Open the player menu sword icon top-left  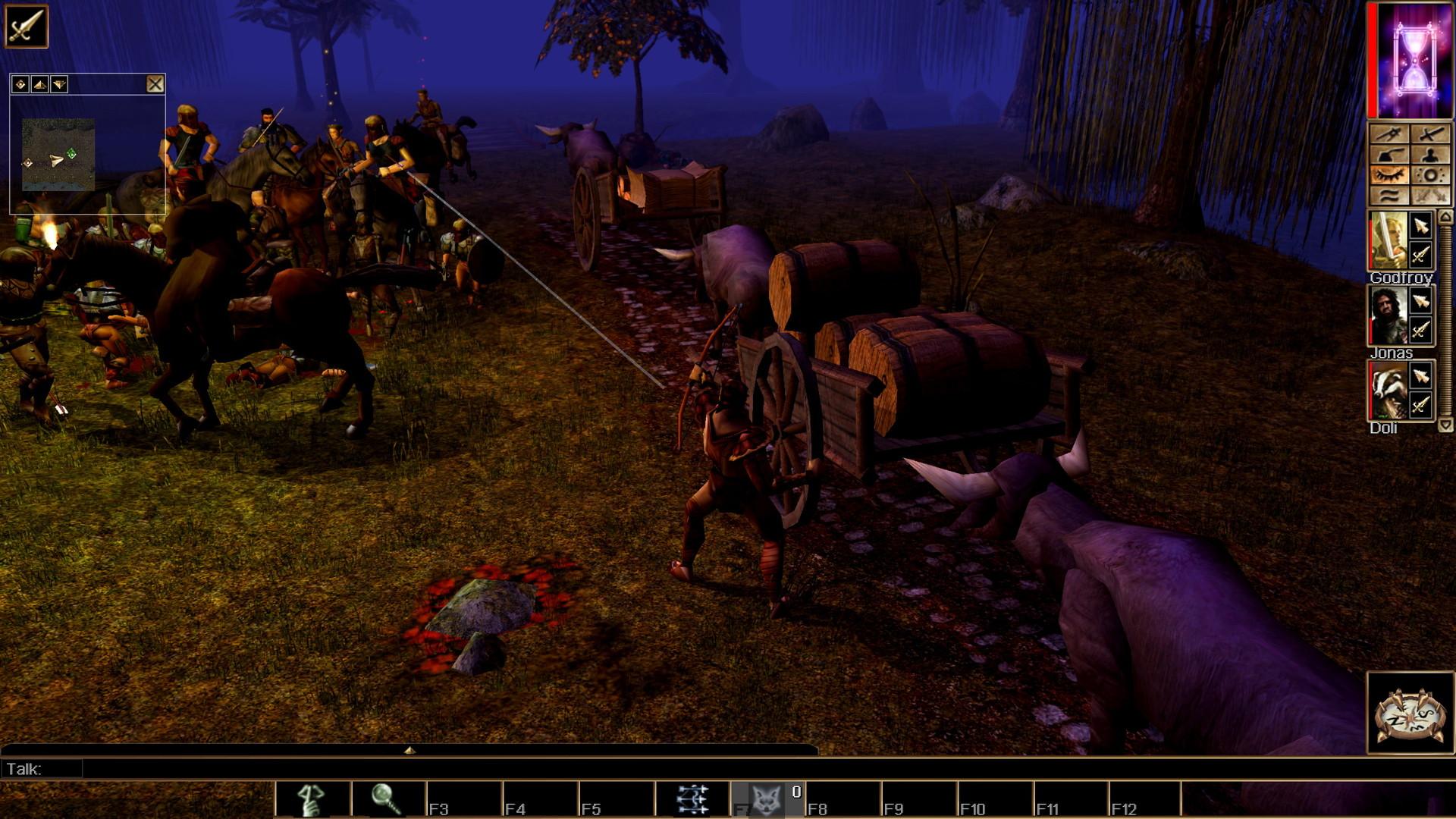coord(25,25)
